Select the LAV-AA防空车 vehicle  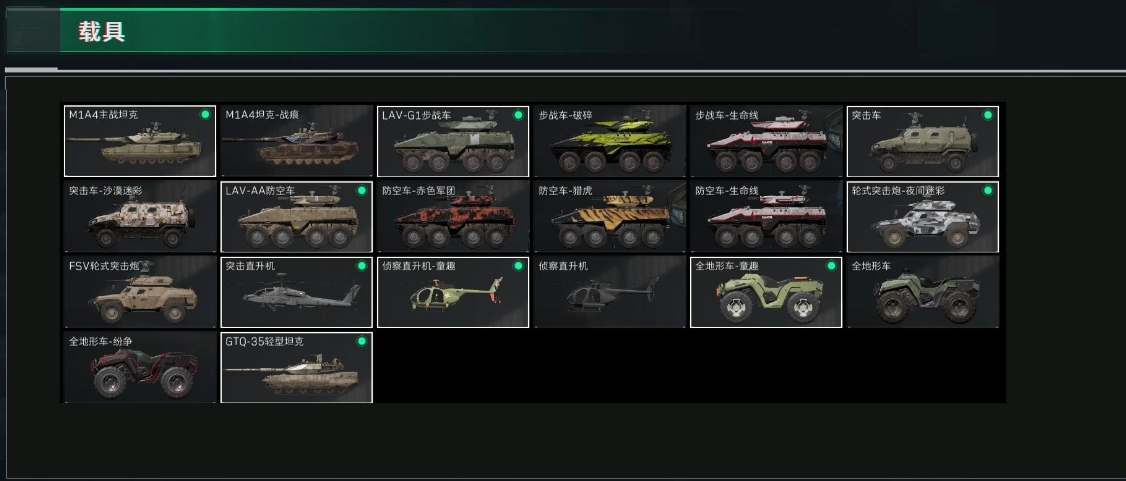(296, 217)
